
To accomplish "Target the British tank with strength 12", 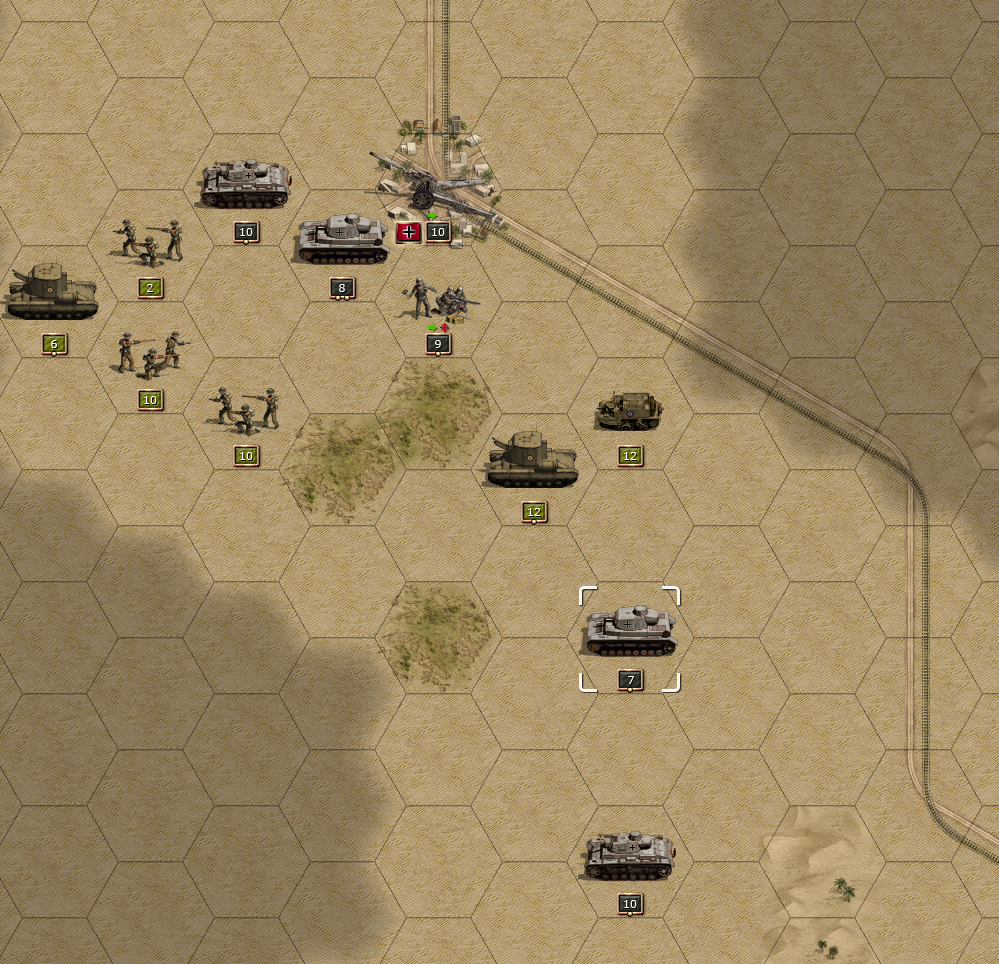I will click(x=532, y=461).
